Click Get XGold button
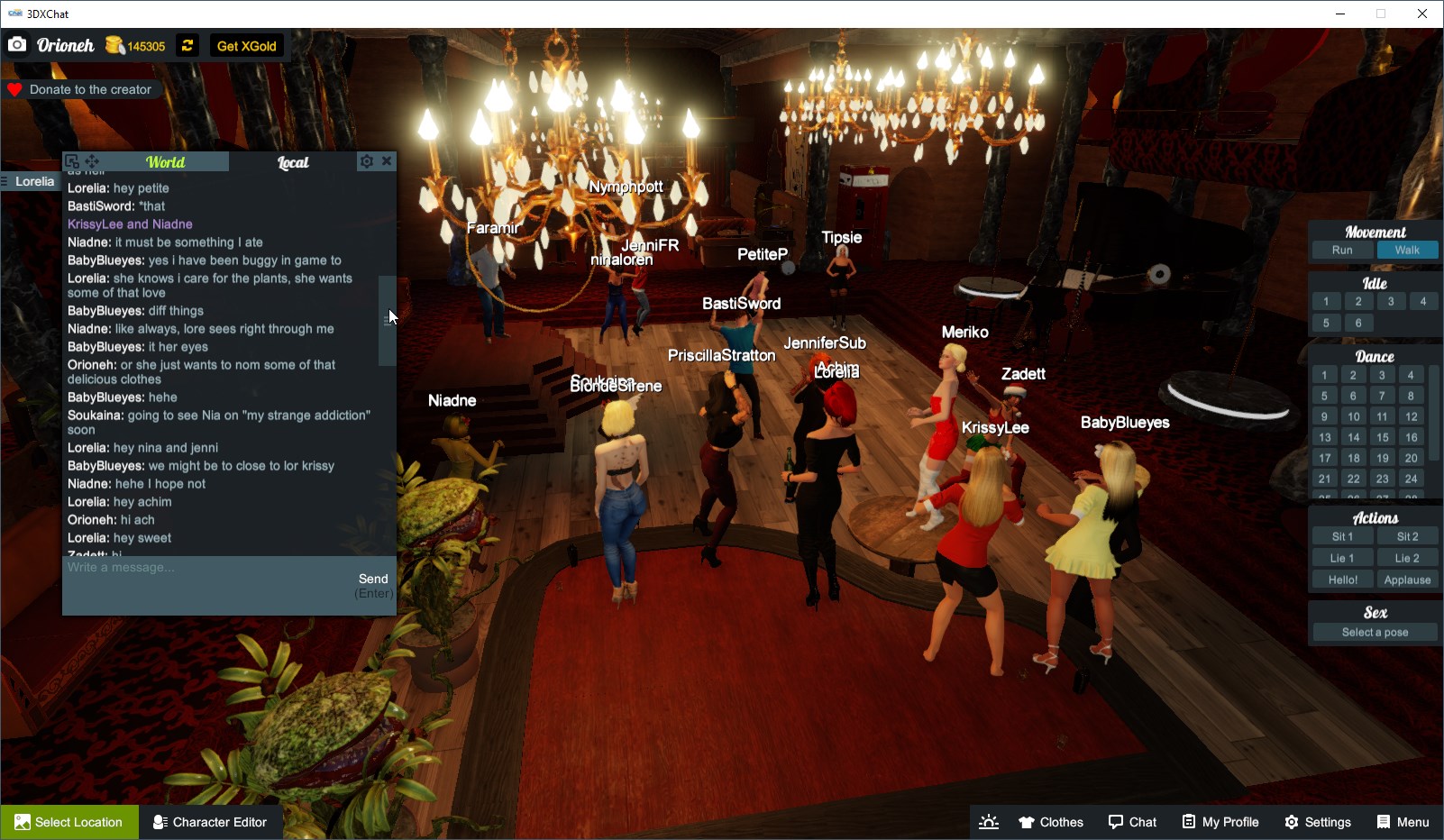 tap(246, 45)
